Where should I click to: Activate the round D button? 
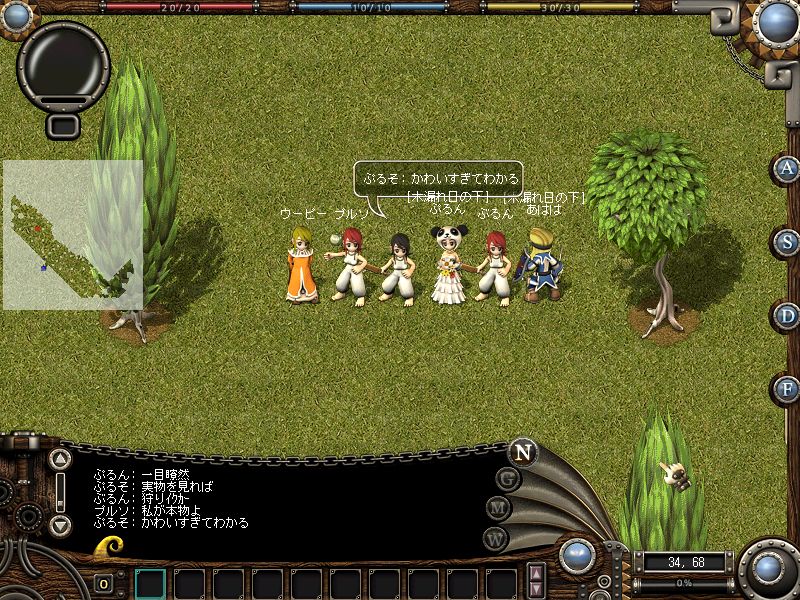click(788, 316)
